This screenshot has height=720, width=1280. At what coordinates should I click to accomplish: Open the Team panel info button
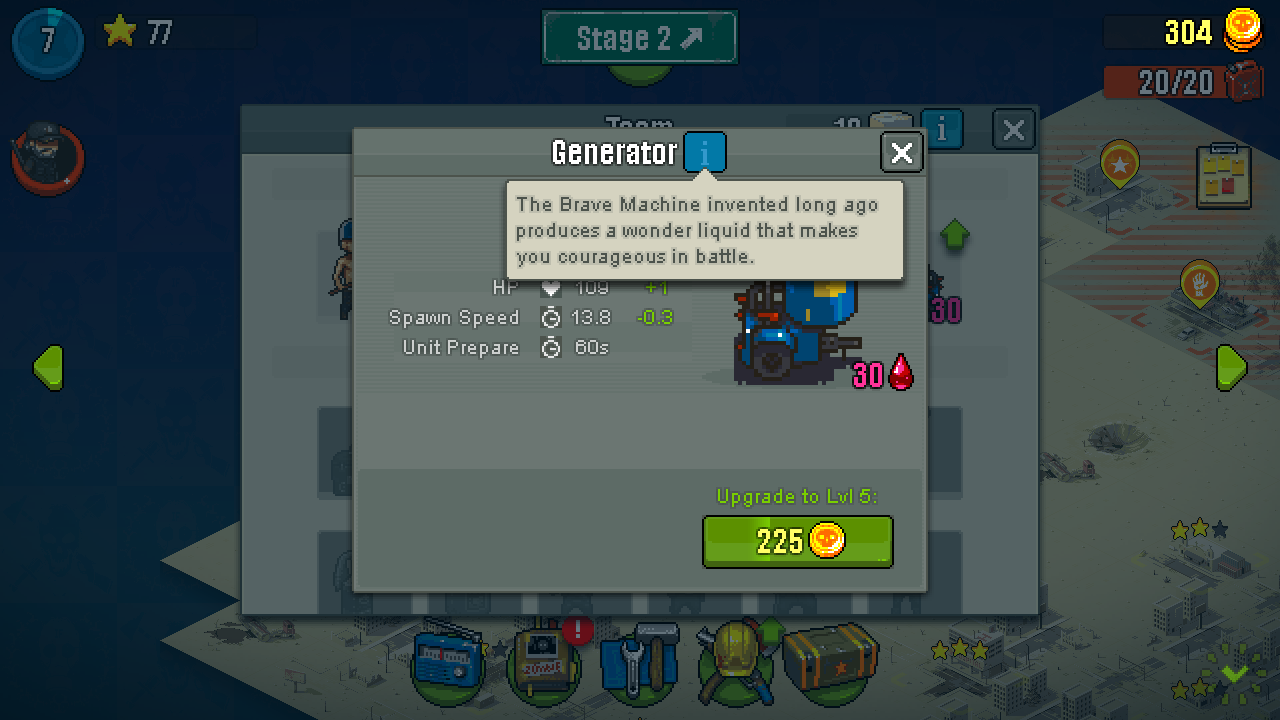pos(941,130)
